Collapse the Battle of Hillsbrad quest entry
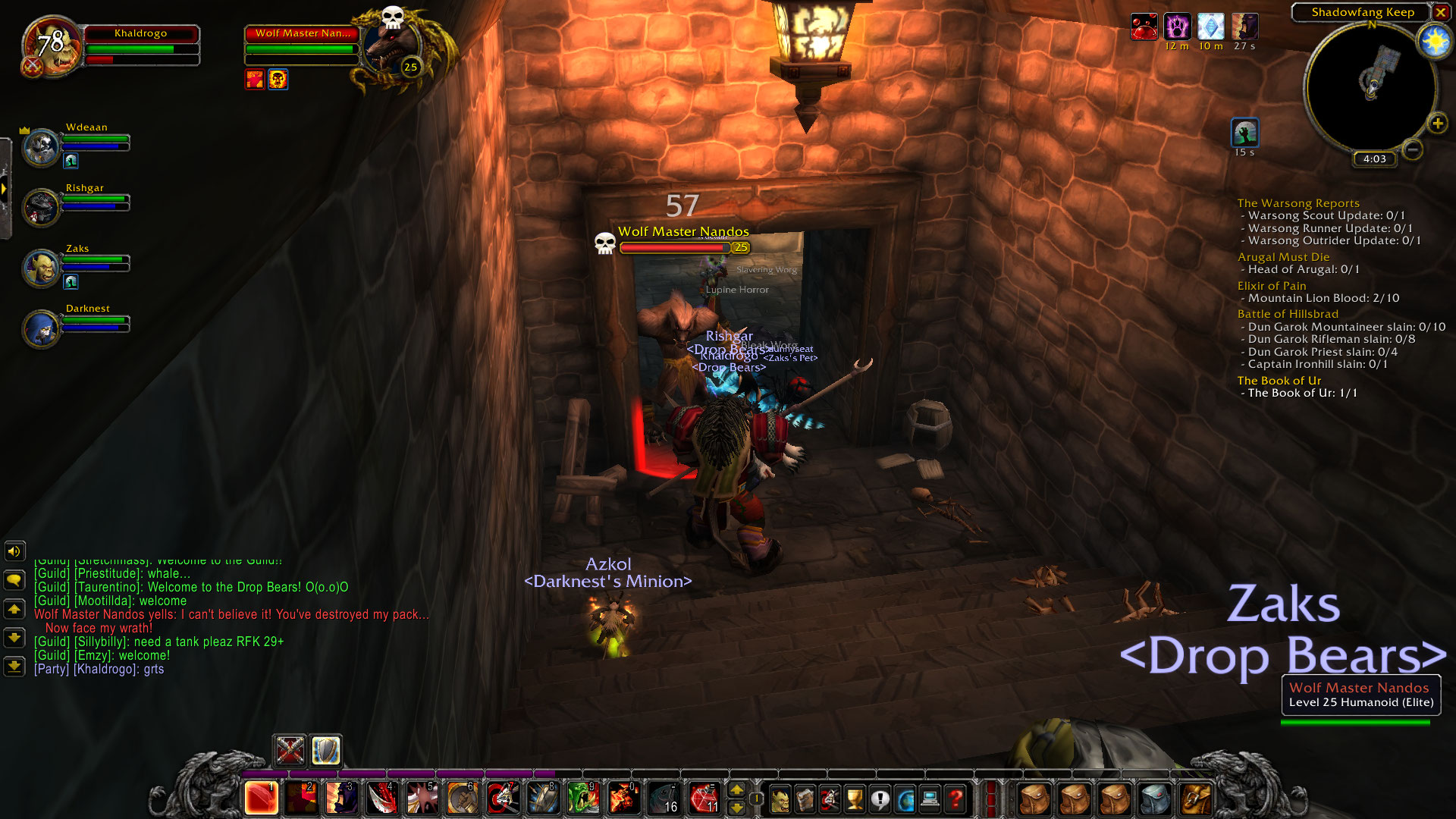 point(1287,313)
